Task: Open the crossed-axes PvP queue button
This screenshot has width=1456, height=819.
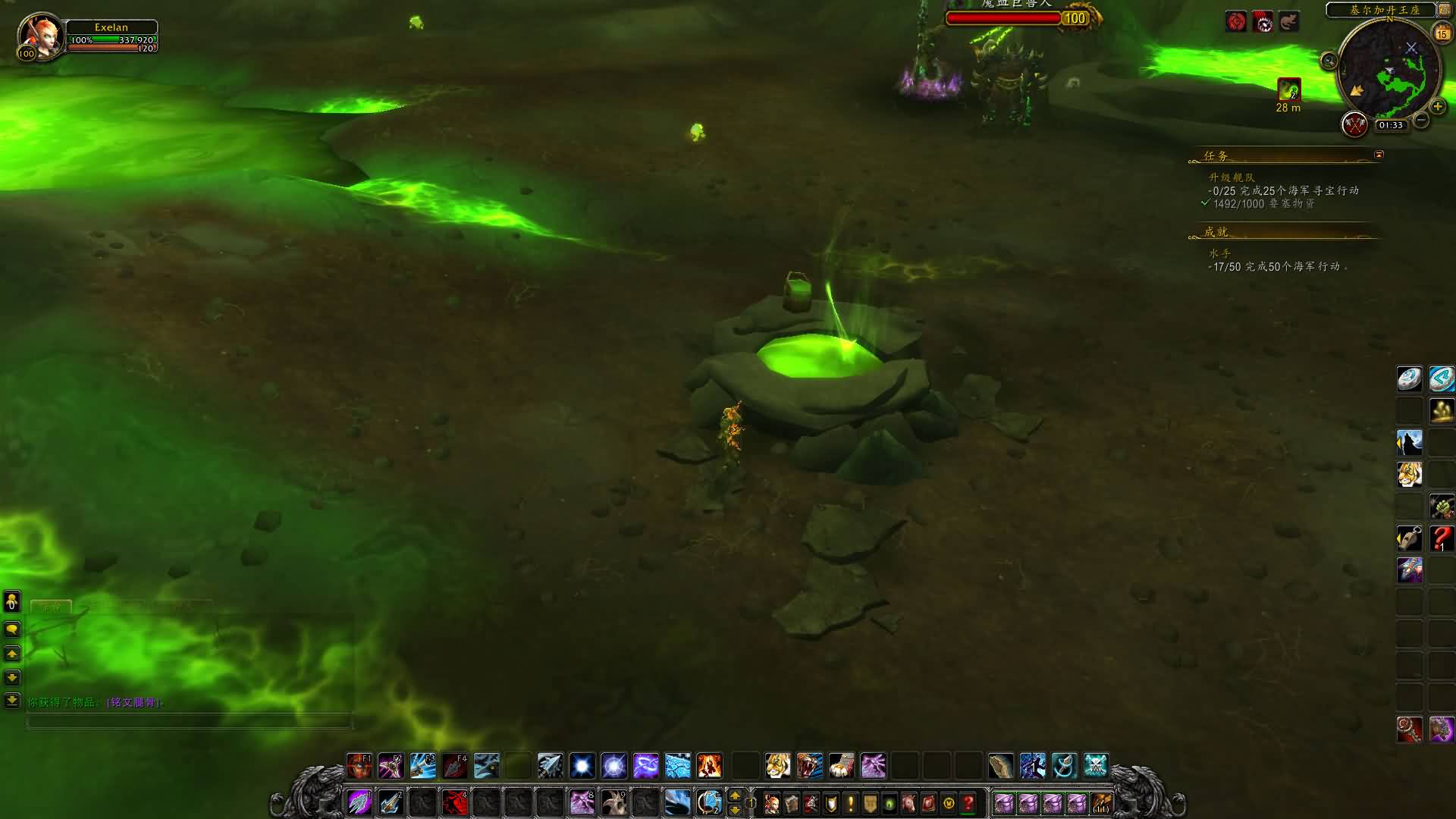Action: click(1354, 124)
